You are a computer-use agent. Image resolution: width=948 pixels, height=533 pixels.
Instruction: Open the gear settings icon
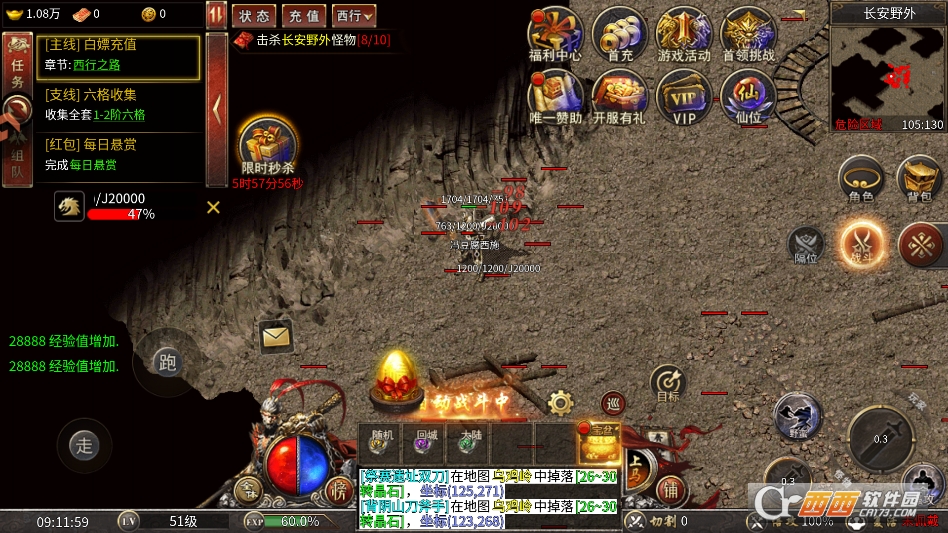(x=561, y=403)
